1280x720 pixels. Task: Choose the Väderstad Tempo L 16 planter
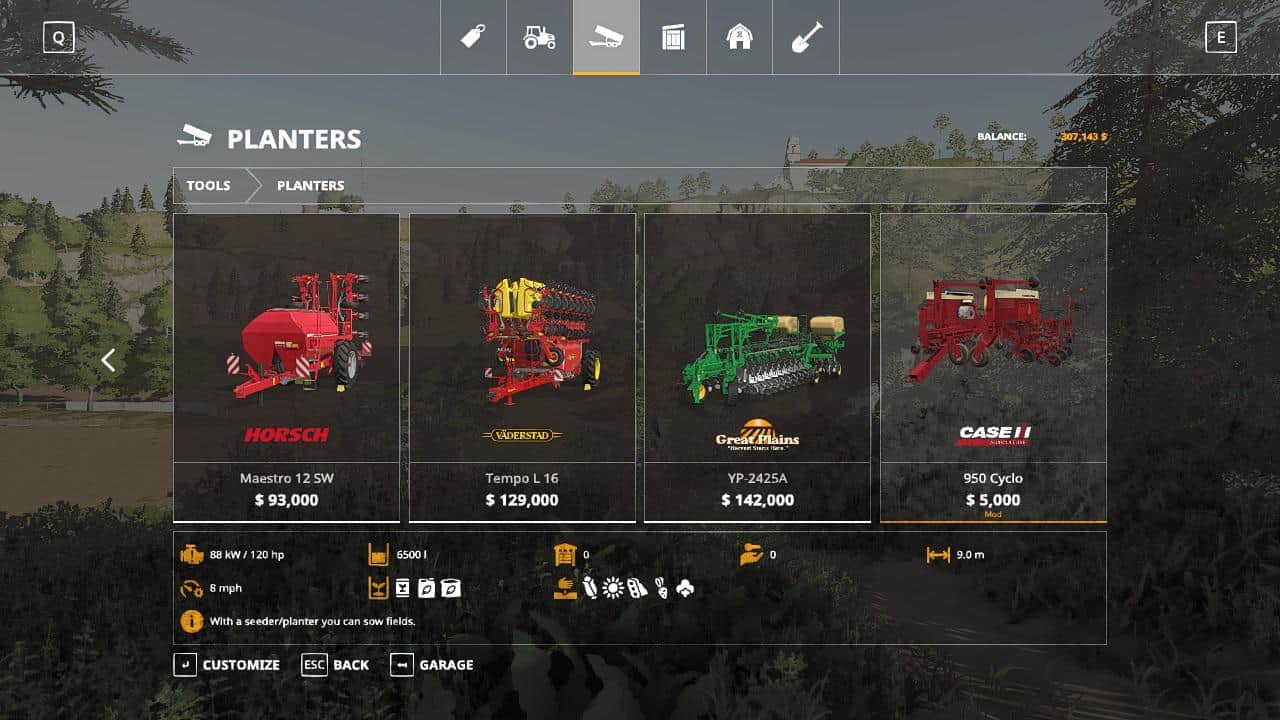[x=522, y=366]
